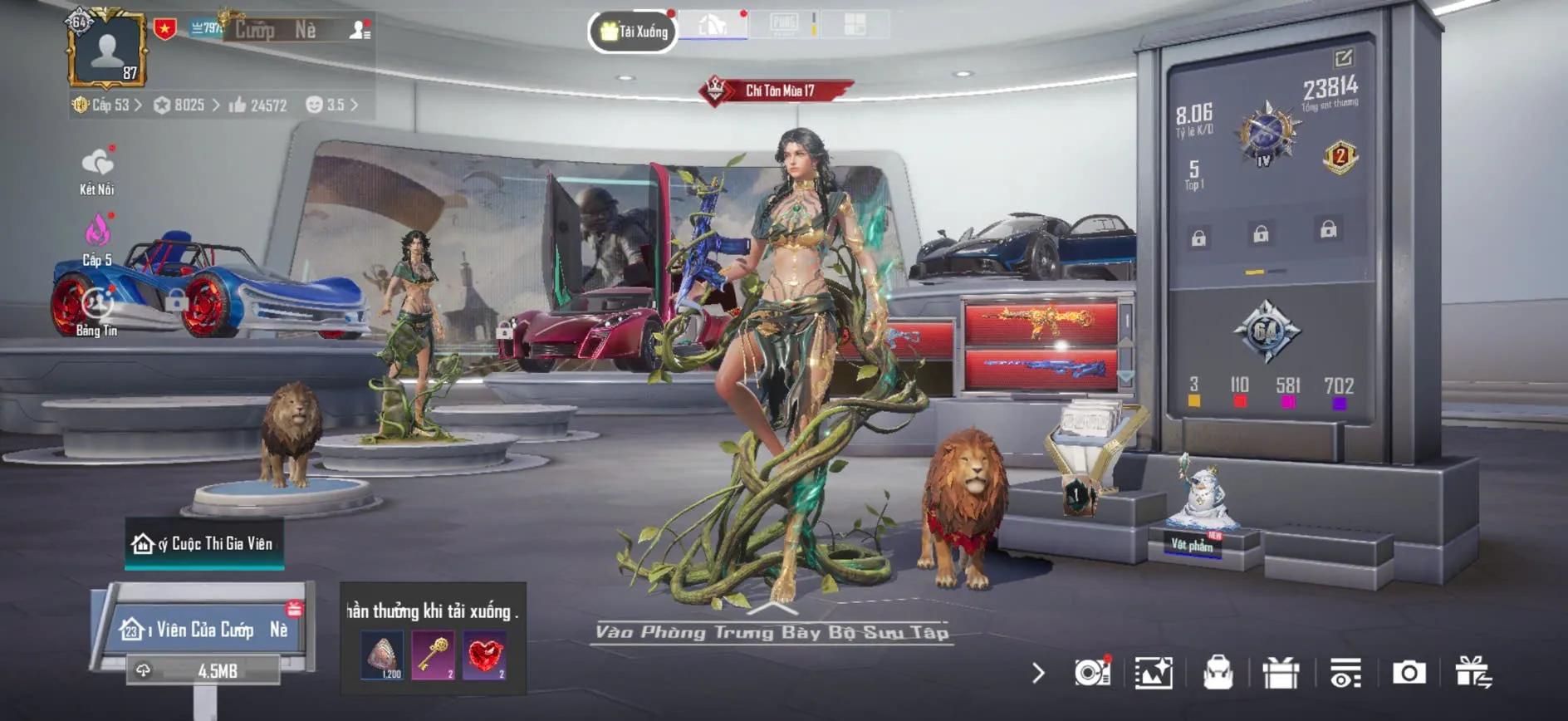This screenshot has height=721, width=1568.
Task: Open the friend list icon beside name
Action: click(x=360, y=31)
